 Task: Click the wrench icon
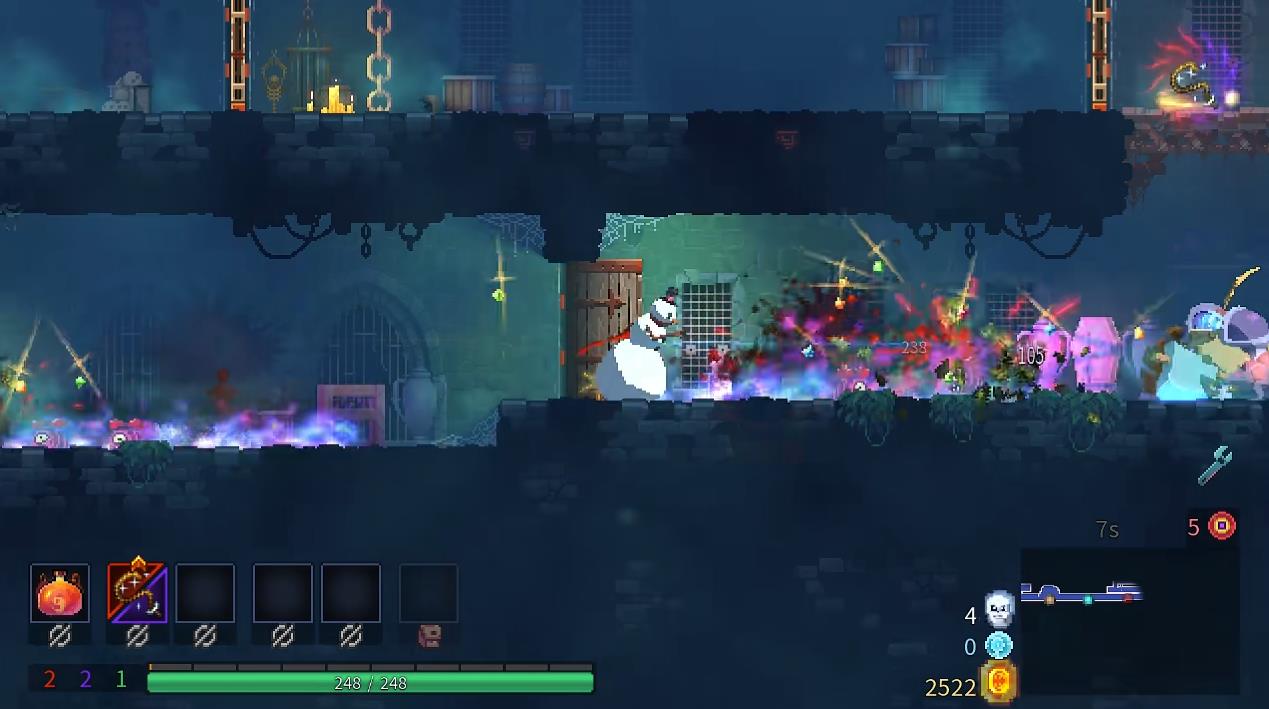tap(1215, 465)
